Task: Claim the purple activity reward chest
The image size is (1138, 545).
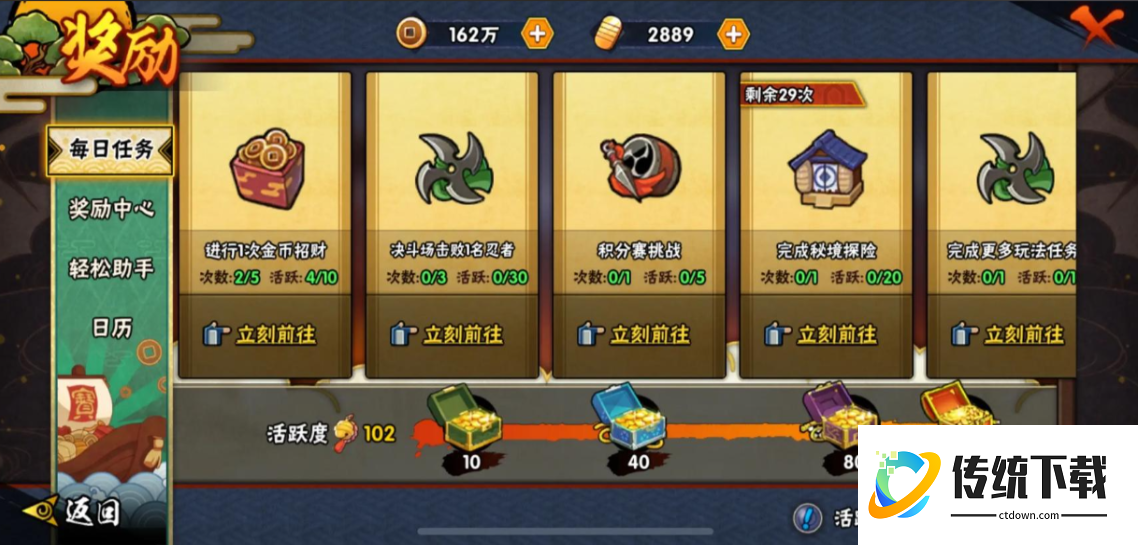Action: 833,409
